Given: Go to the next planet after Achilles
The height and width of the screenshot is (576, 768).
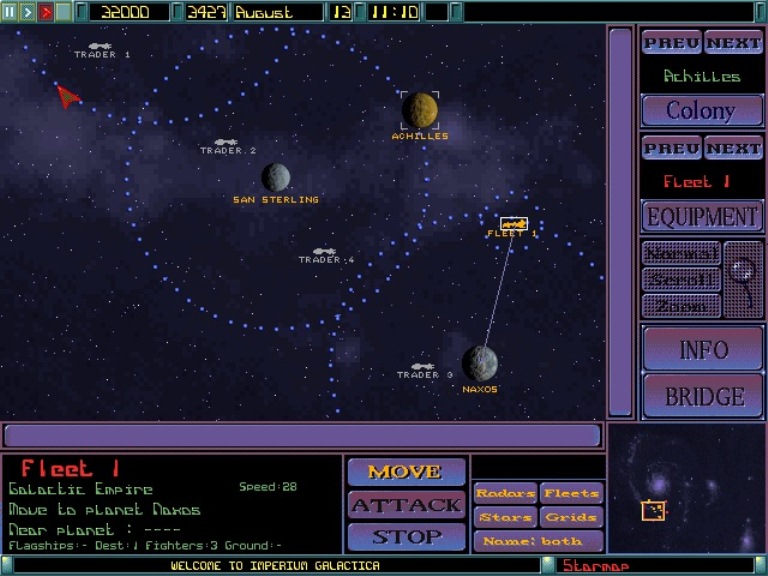Looking at the screenshot, I should pos(733,43).
